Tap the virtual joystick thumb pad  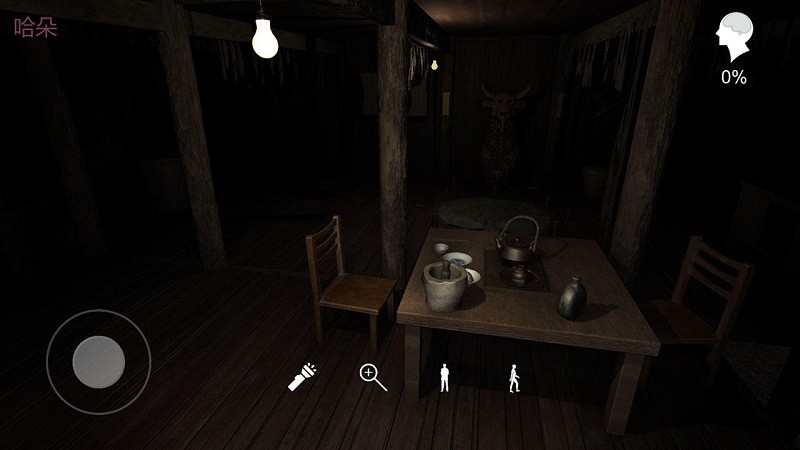(98, 361)
